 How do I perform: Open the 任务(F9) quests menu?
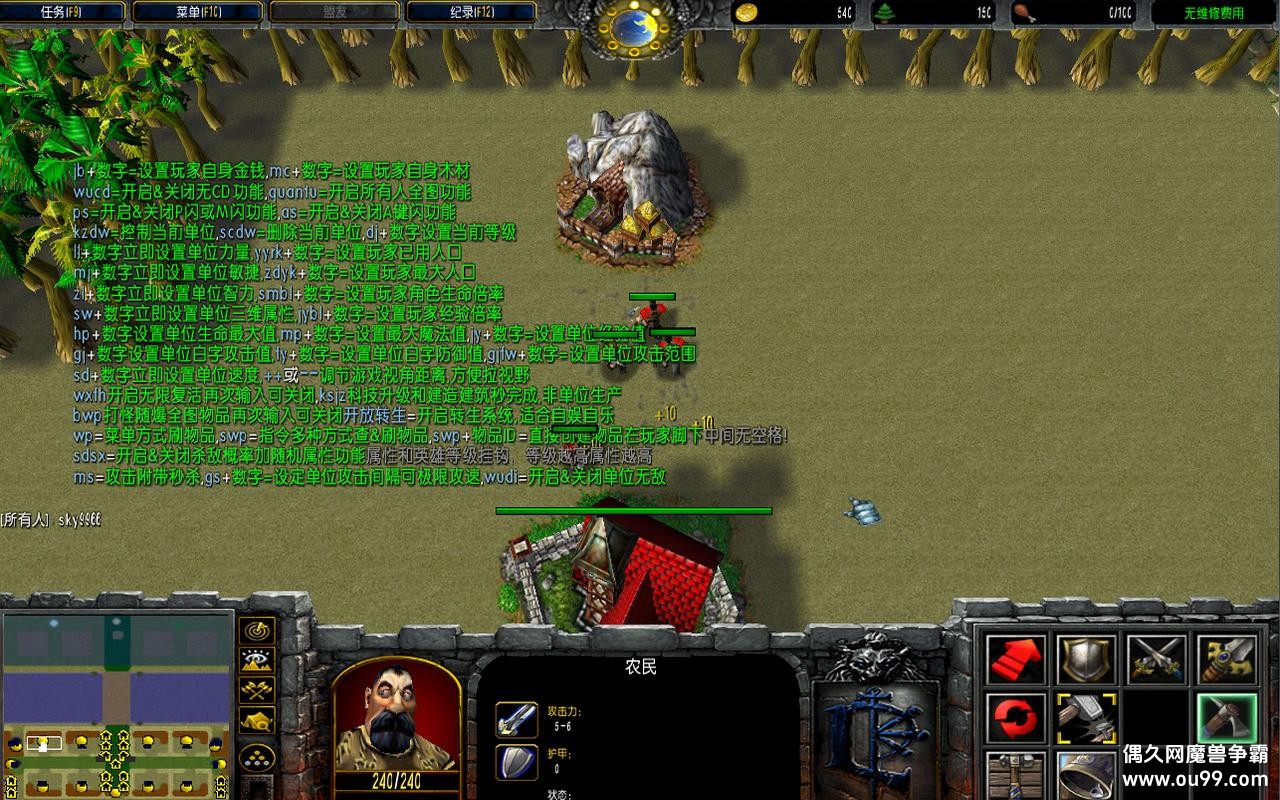click(65, 11)
